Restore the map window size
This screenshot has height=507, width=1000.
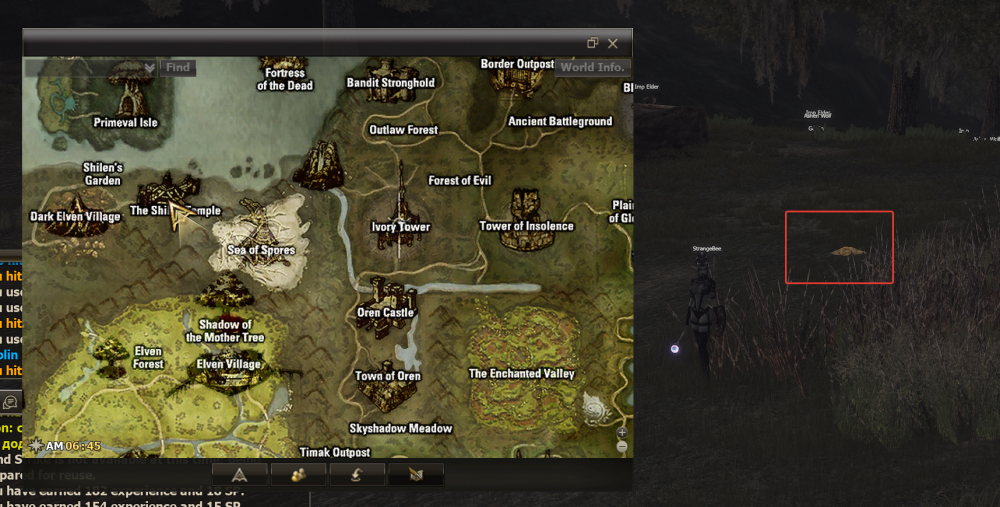593,43
